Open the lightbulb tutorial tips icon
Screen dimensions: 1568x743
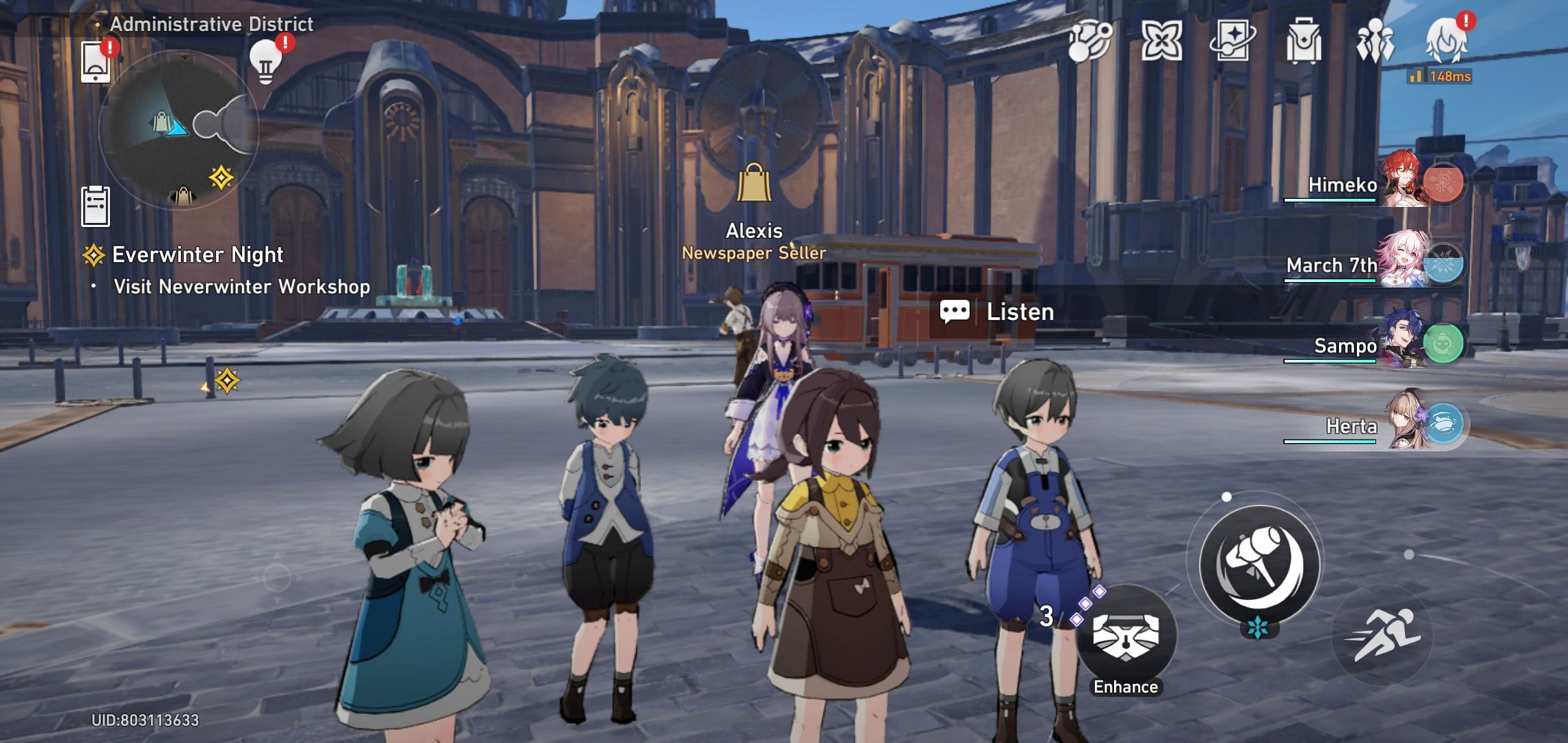pyautogui.click(x=266, y=62)
